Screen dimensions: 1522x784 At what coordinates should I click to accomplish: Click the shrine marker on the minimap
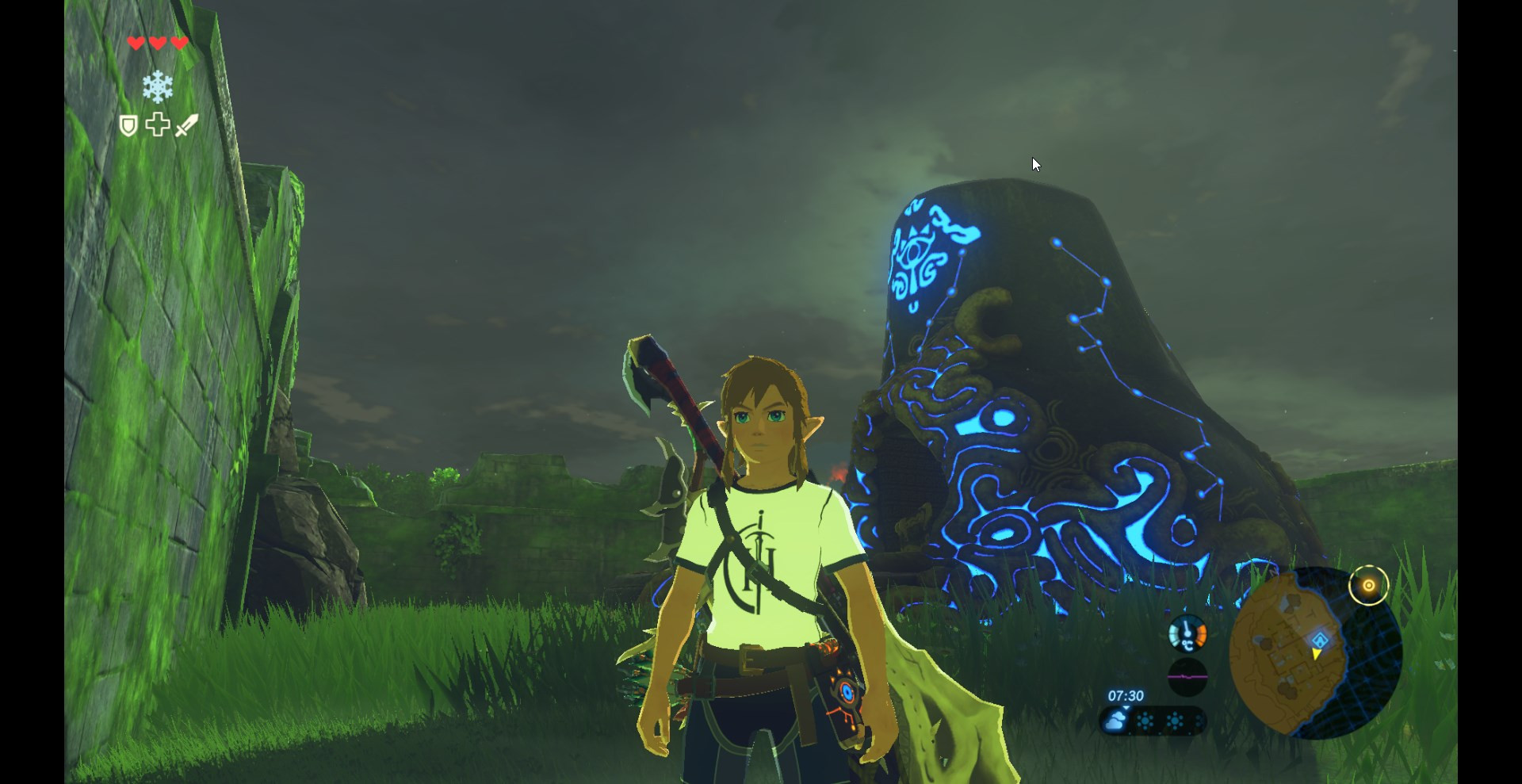[1320, 640]
